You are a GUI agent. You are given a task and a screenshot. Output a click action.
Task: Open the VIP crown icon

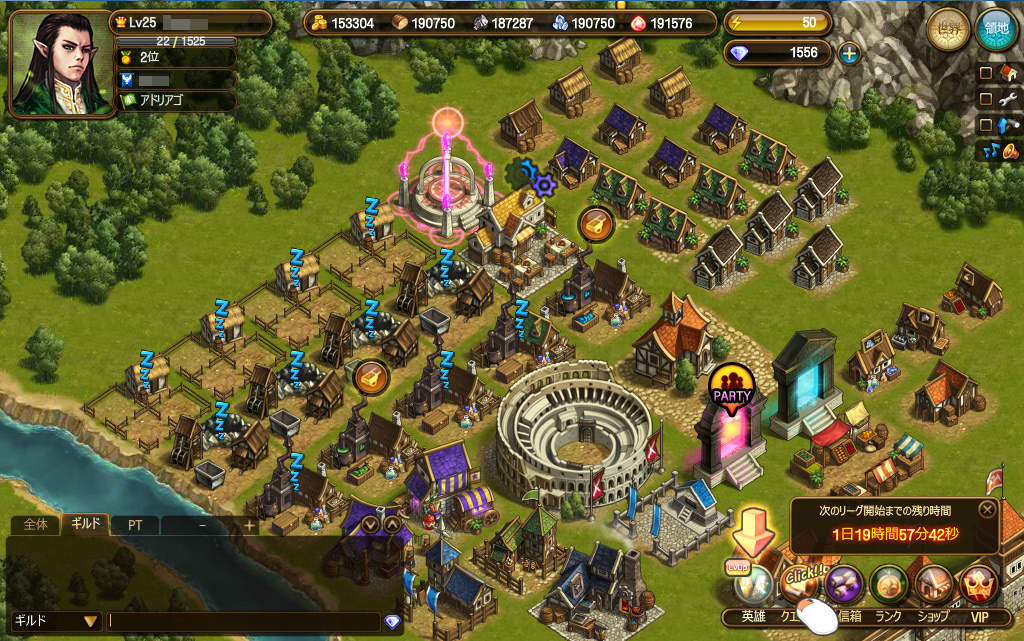tap(979, 585)
